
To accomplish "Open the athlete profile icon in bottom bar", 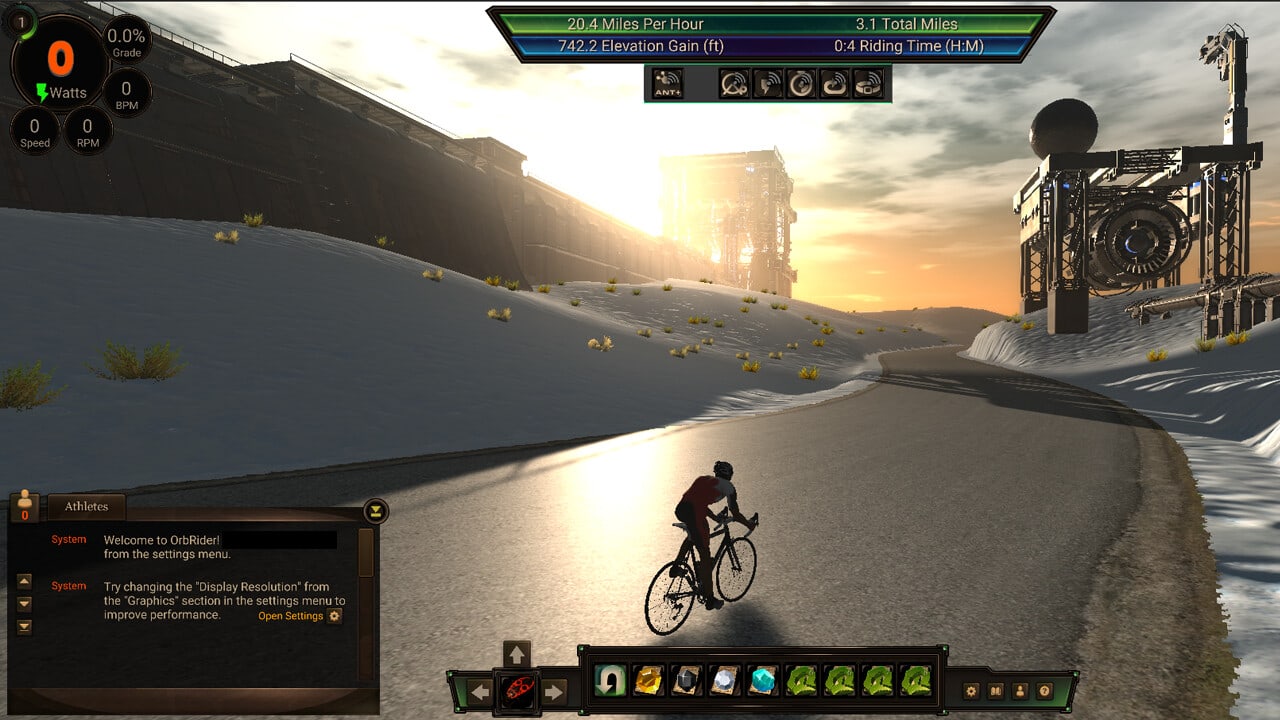I will coord(1020,690).
